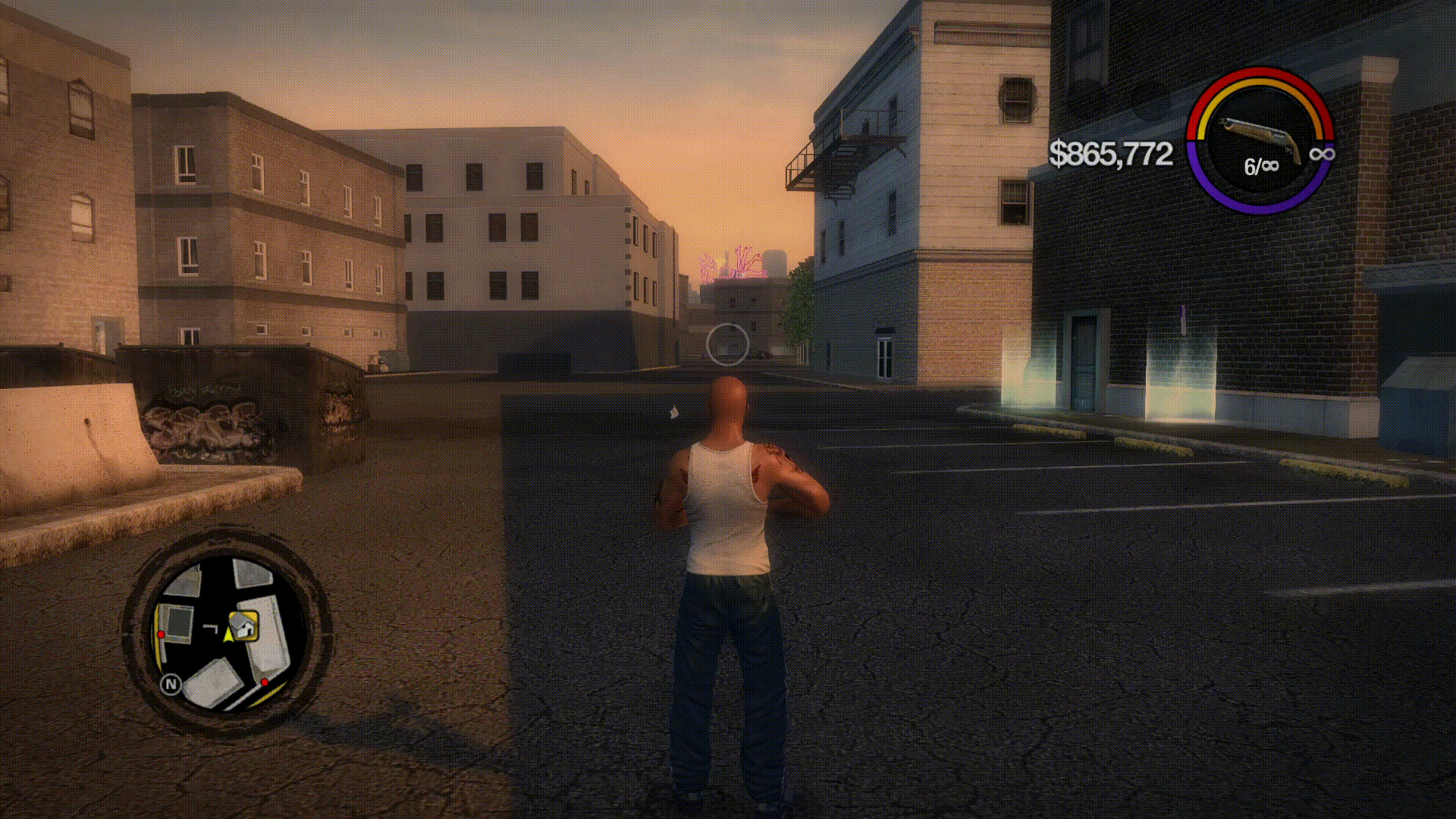Viewport: 1456px width, 819px height.
Task: Click the yellow player arrow on minimap
Action: (x=227, y=635)
